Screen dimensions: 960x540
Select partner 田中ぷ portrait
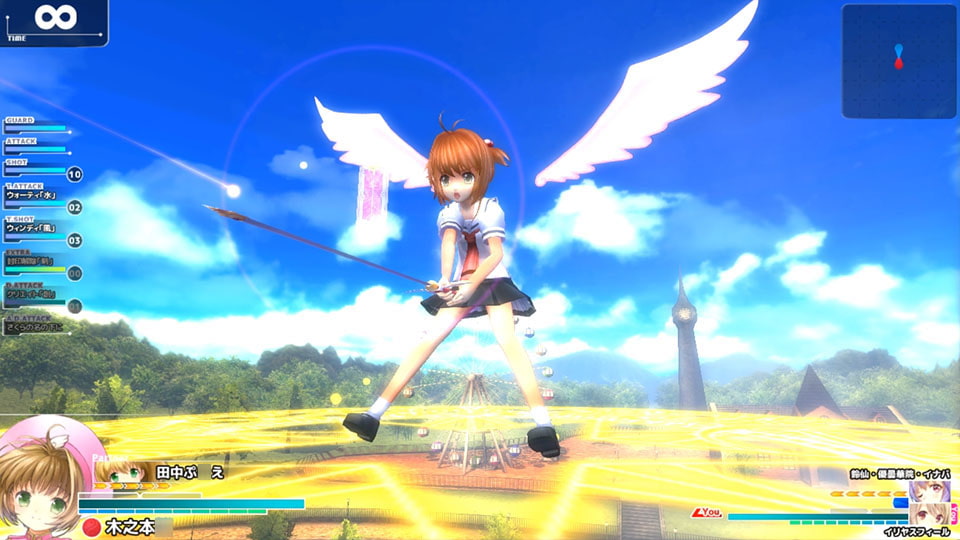(x=120, y=473)
